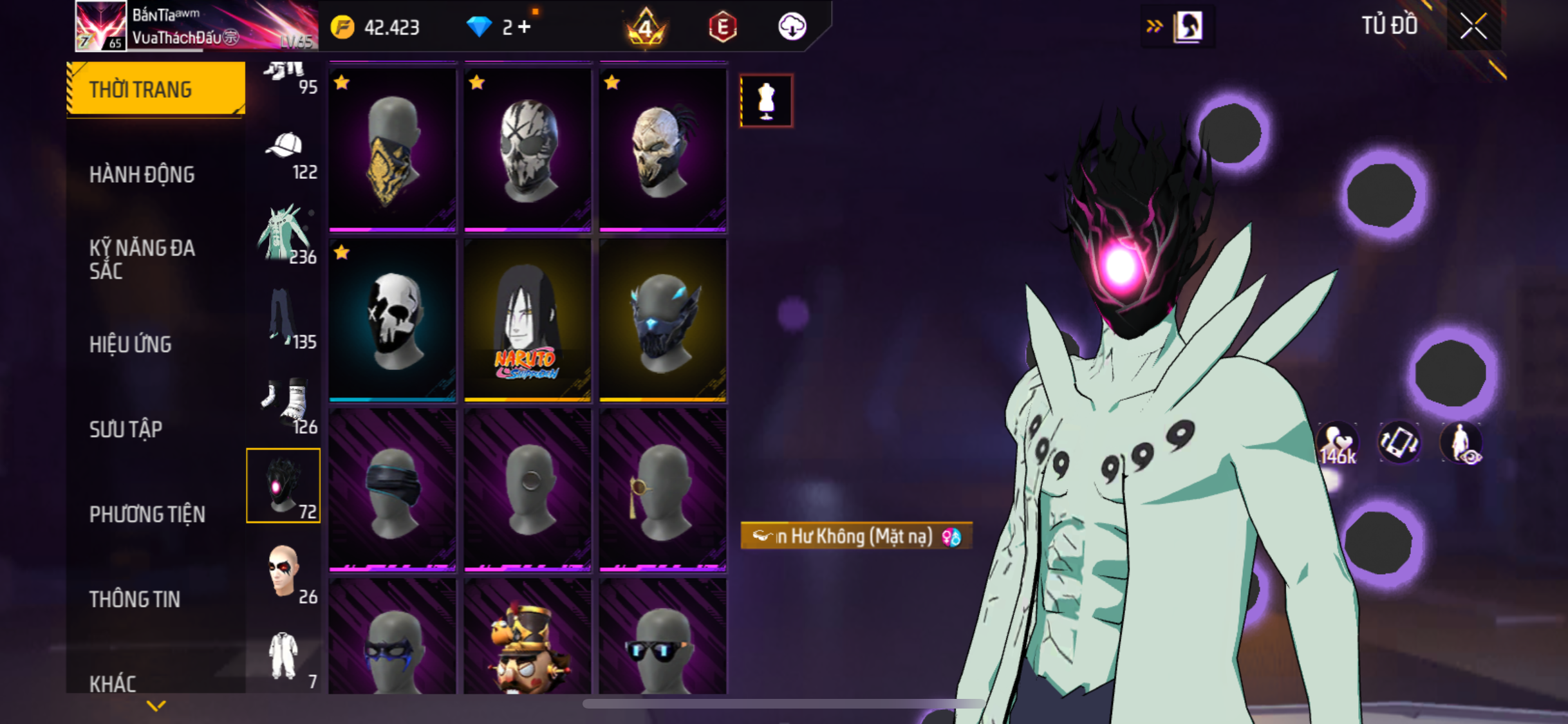Open the mannequin outfit preset button

pyautogui.click(x=766, y=101)
